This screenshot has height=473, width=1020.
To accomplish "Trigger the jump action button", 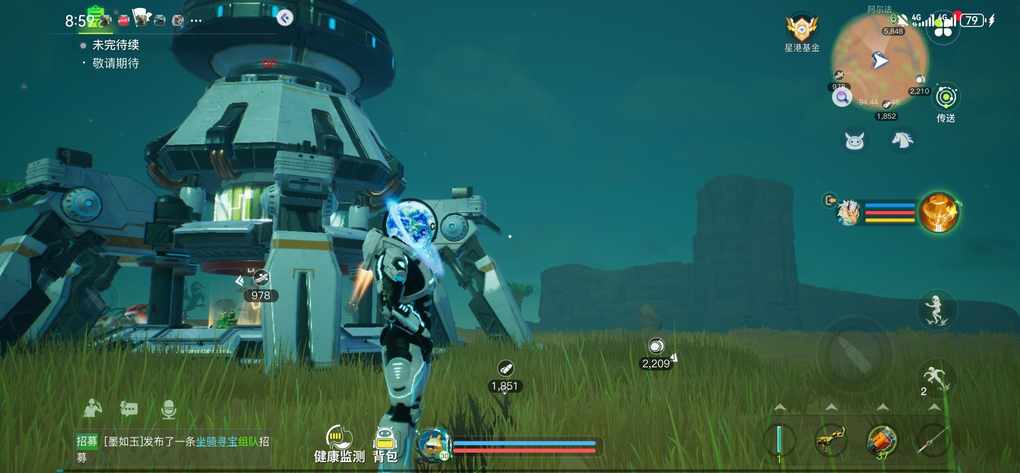I will pos(936,309).
